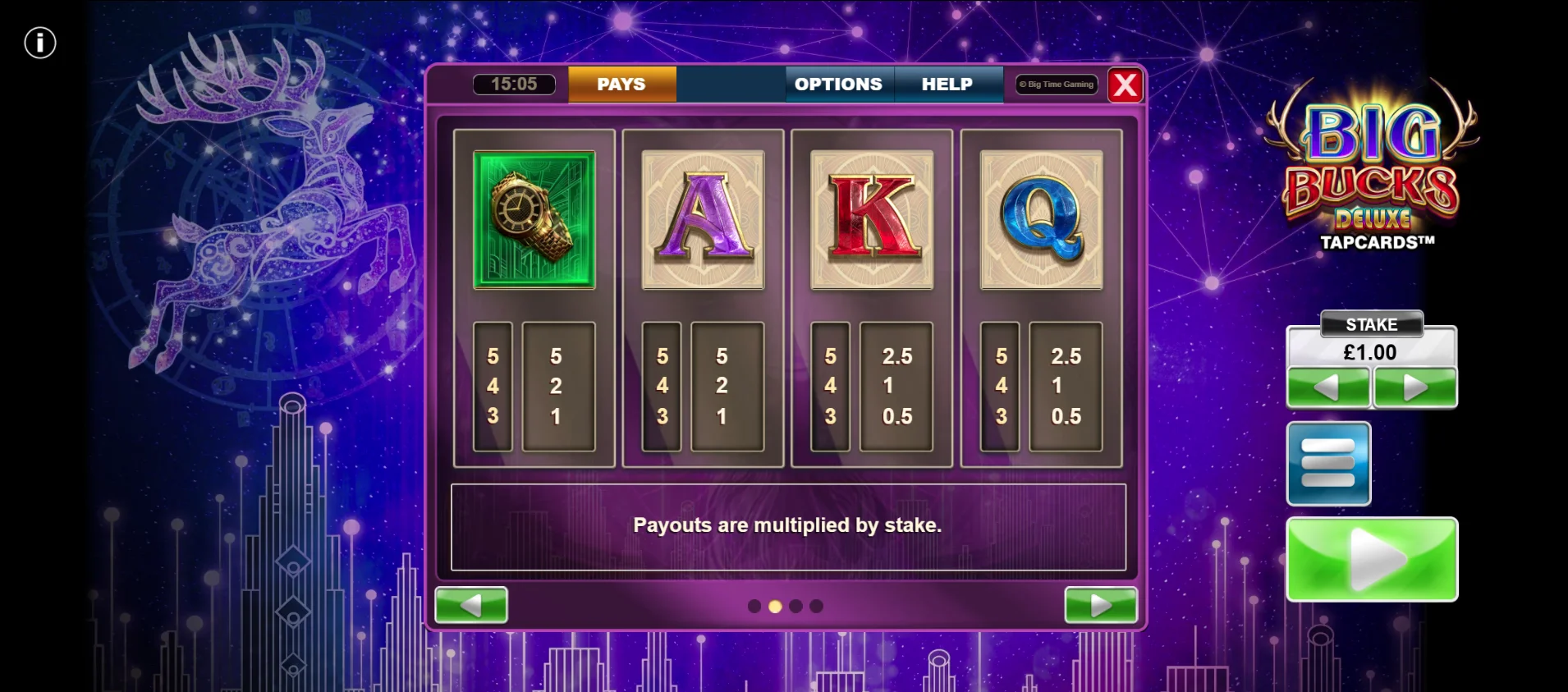
Task: Click the Big Time Gaming copyright badge
Action: point(1057,85)
